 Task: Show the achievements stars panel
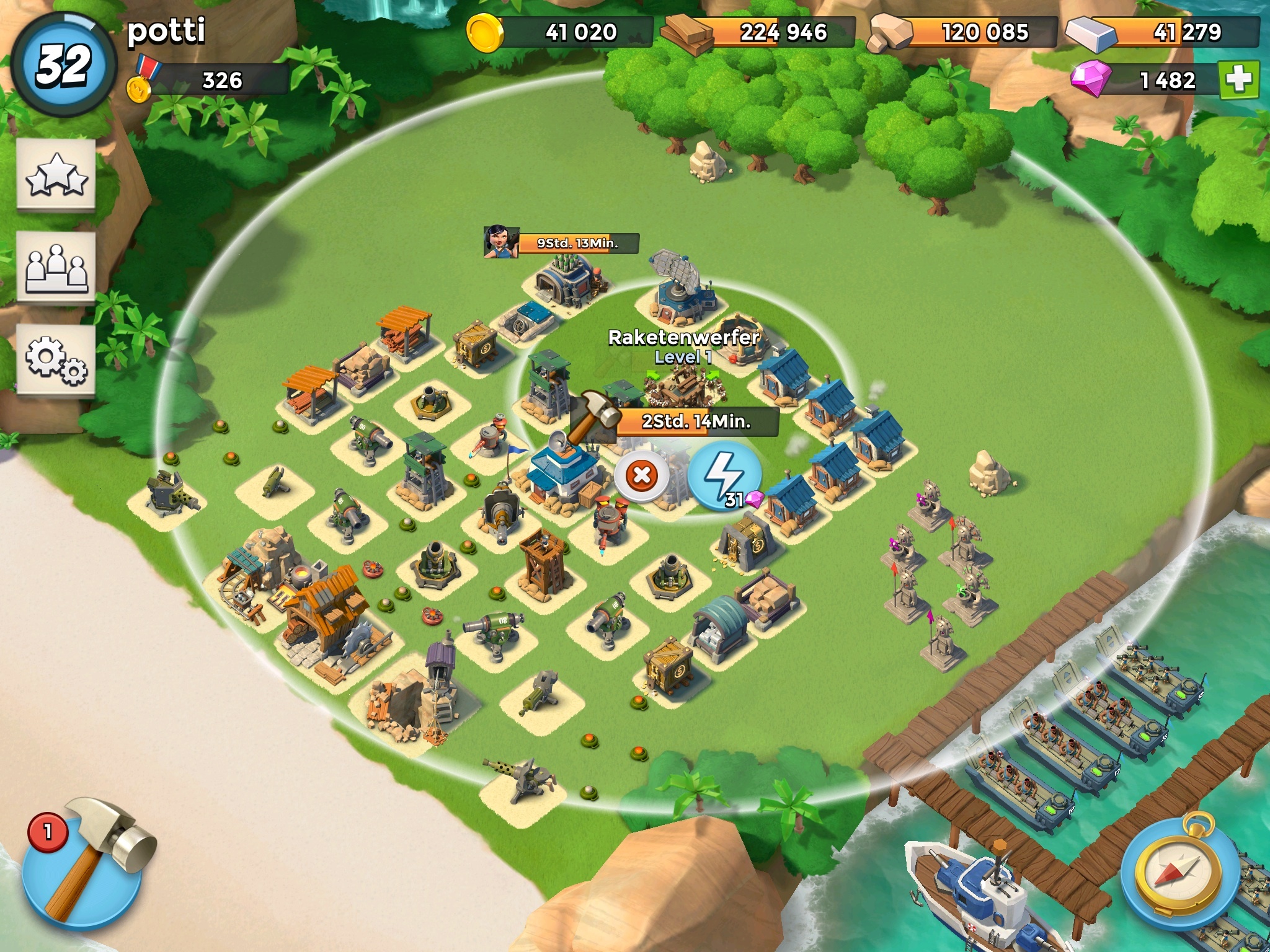56,175
